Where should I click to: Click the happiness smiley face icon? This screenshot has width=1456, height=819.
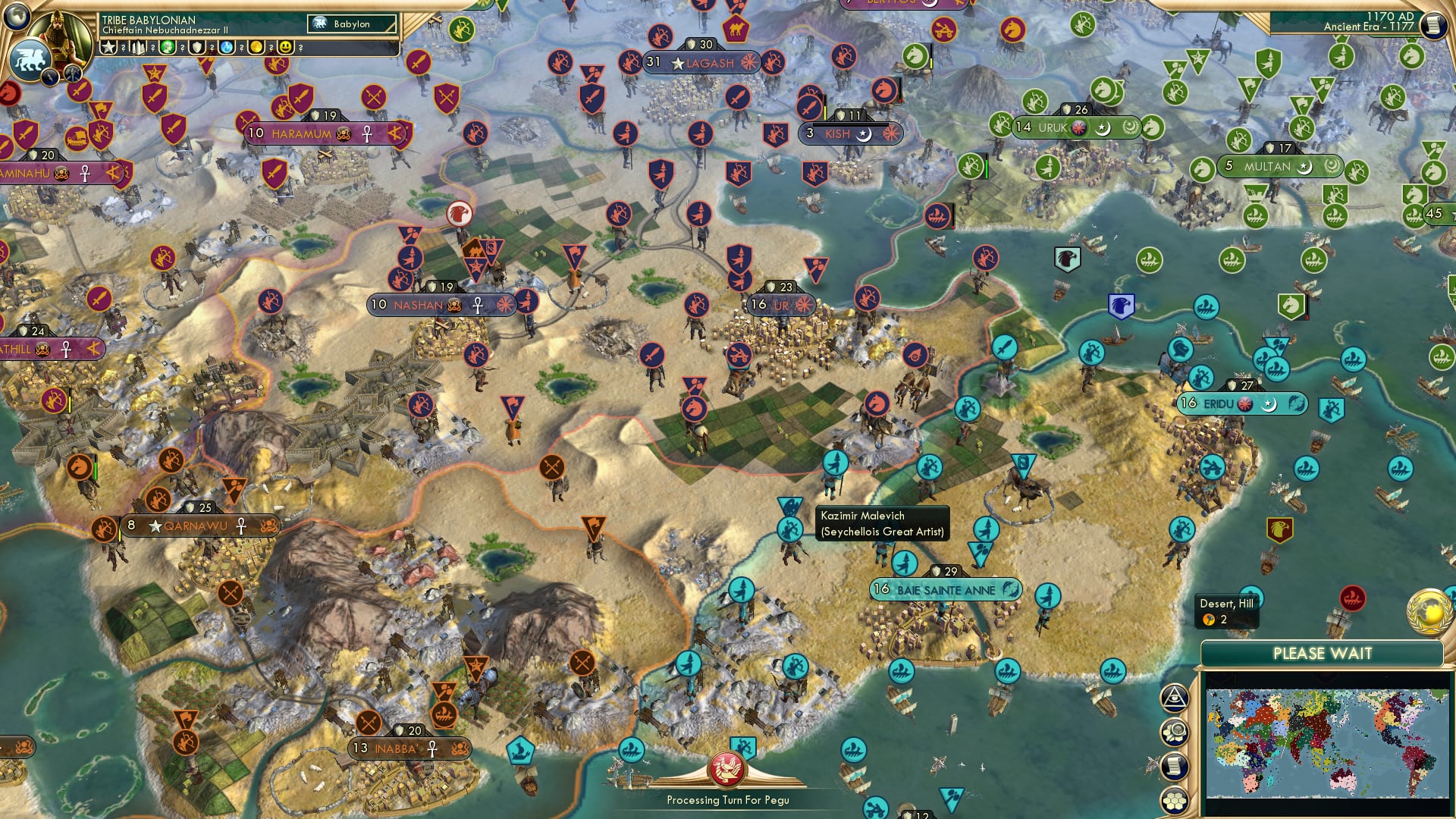click(286, 47)
